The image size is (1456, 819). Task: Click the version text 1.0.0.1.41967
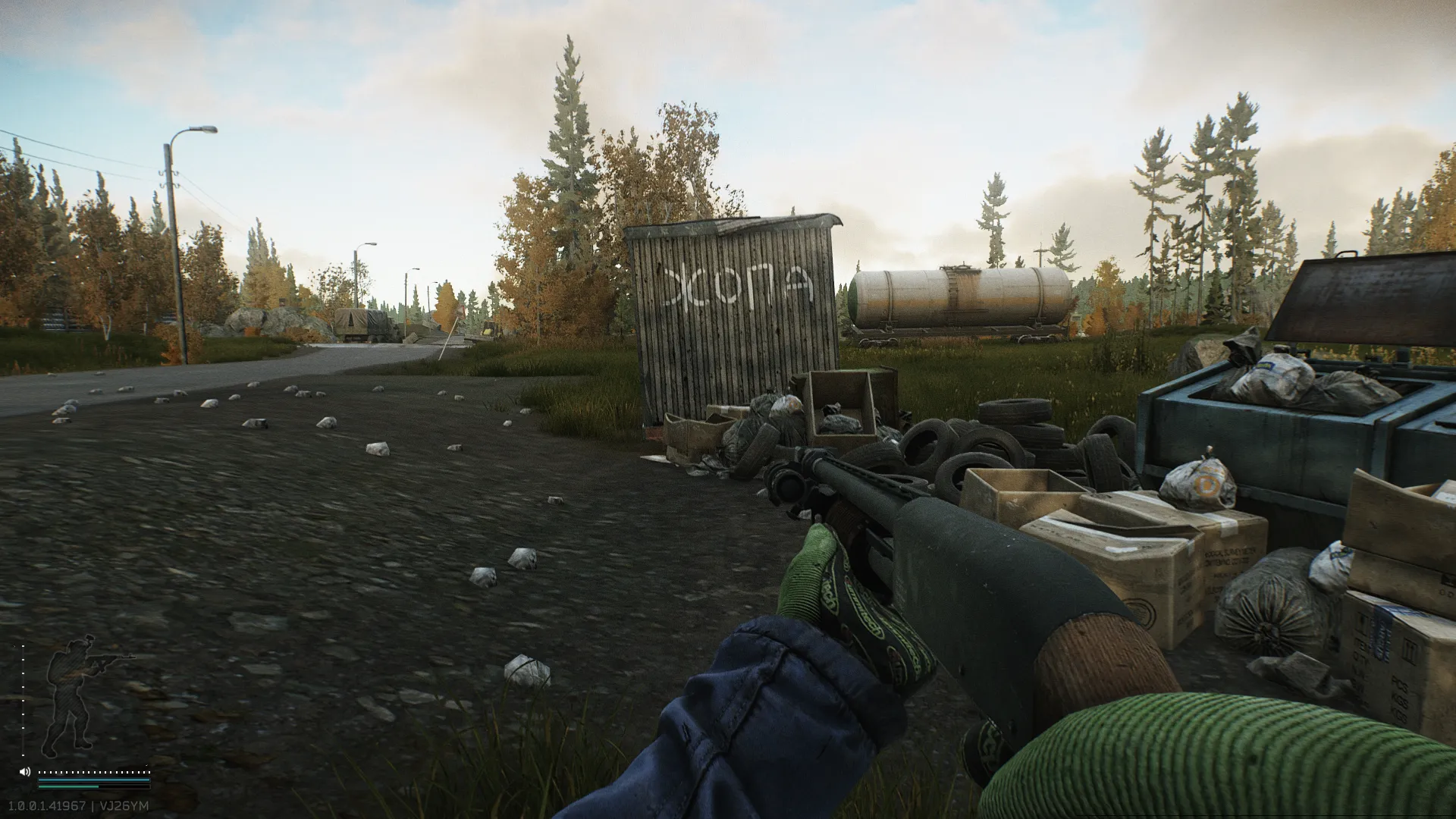[x=47, y=805]
